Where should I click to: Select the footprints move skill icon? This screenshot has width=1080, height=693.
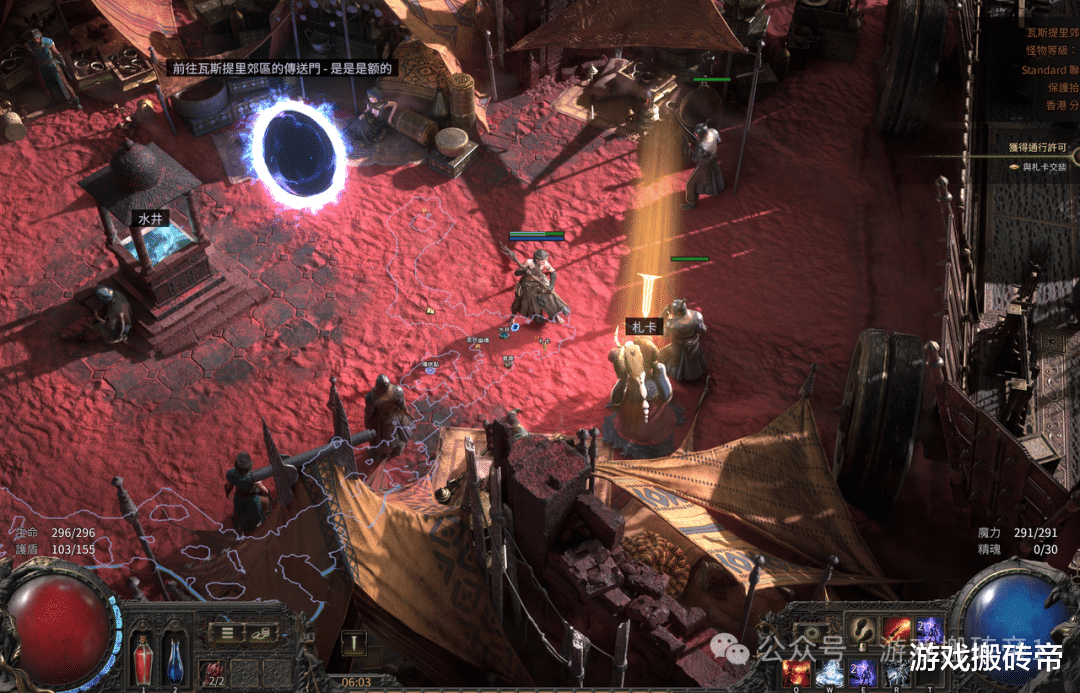[x=863, y=630]
